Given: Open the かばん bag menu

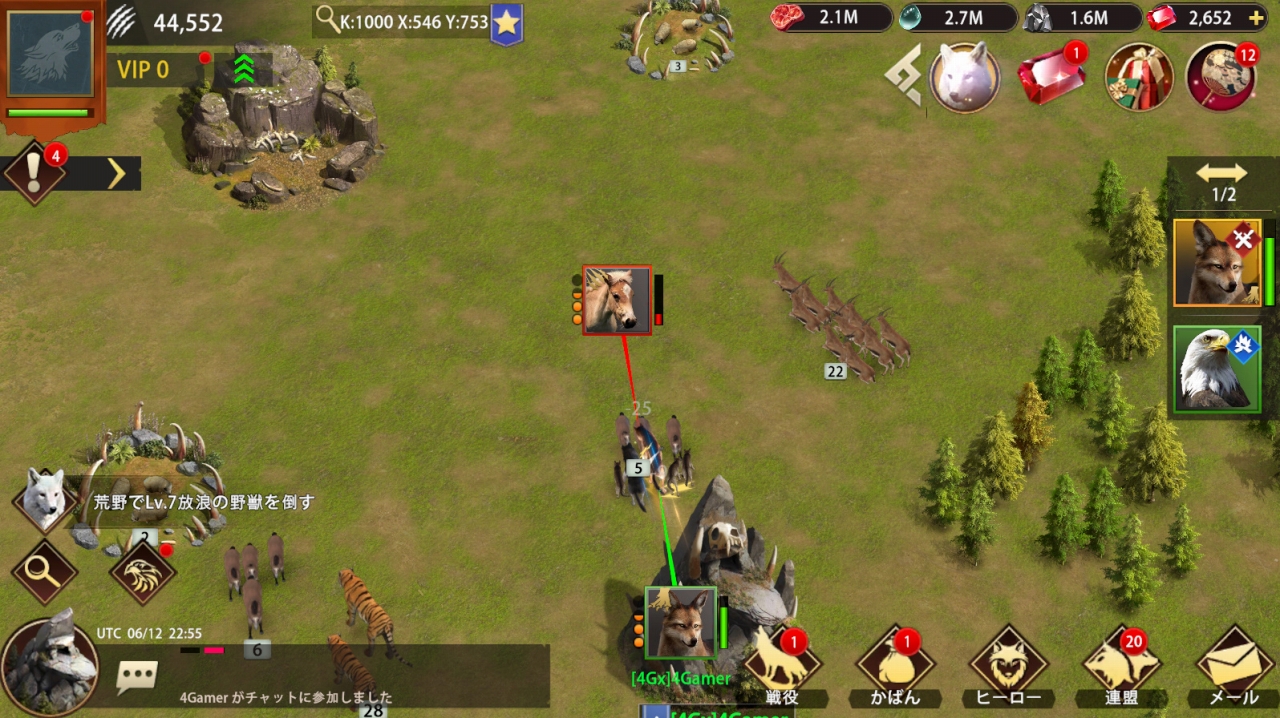Looking at the screenshot, I should point(896,665).
